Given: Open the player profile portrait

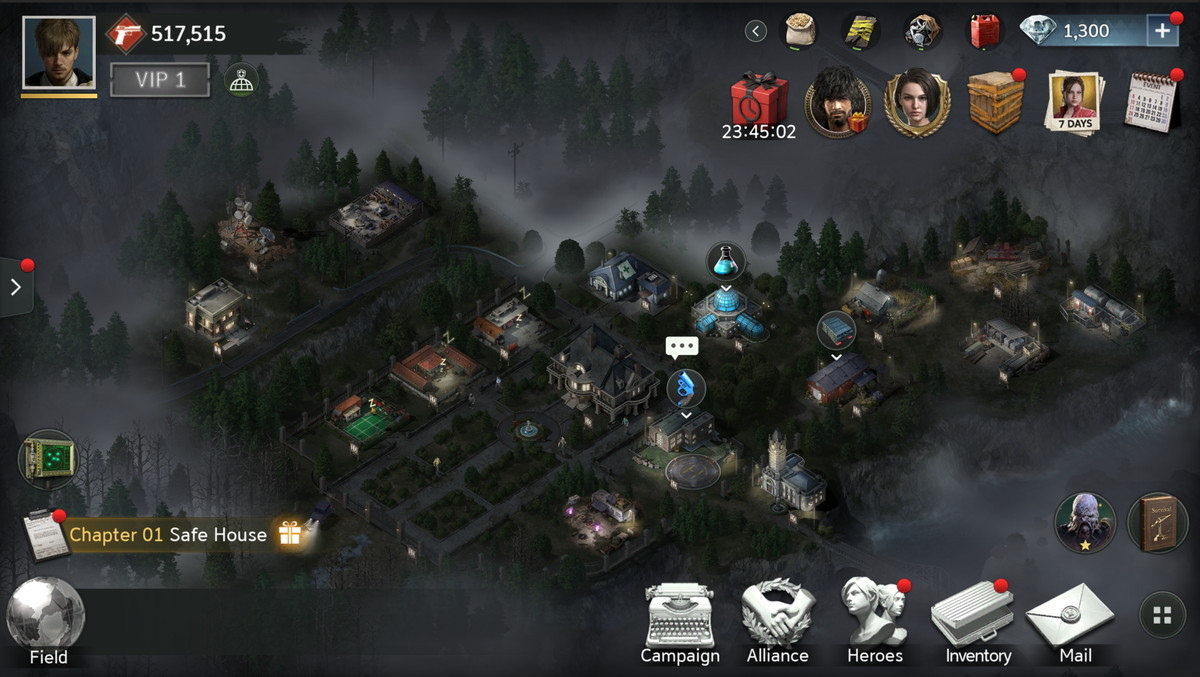Looking at the screenshot, I should (59, 53).
